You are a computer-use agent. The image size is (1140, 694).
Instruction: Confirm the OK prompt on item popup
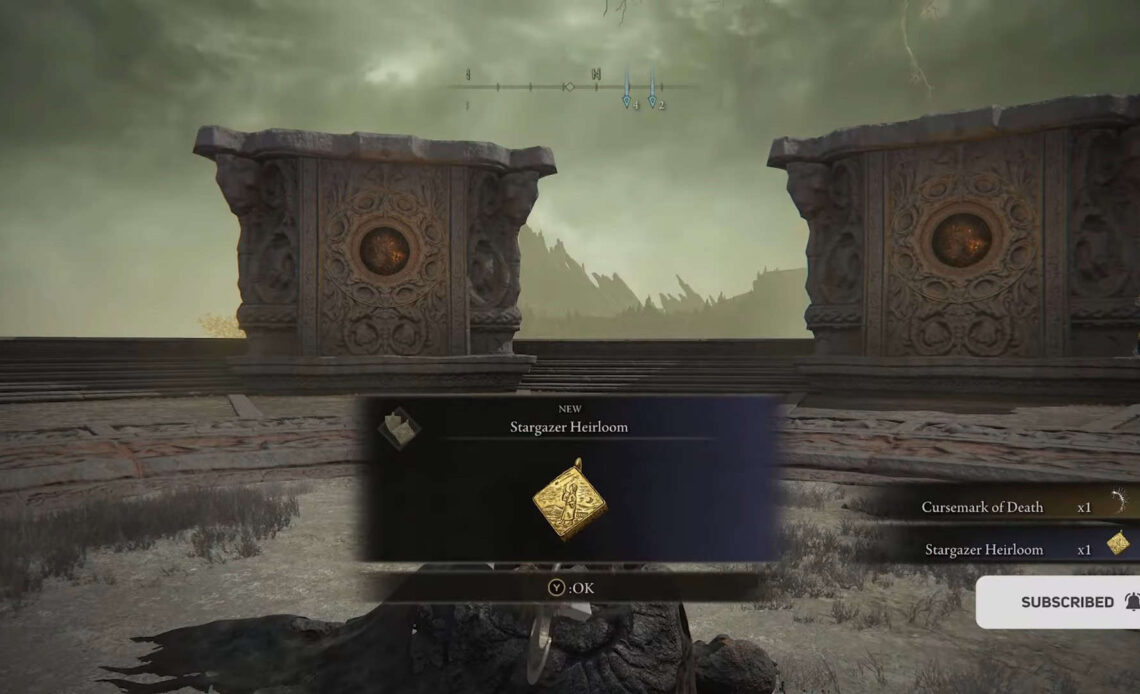click(x=570, y=588)
